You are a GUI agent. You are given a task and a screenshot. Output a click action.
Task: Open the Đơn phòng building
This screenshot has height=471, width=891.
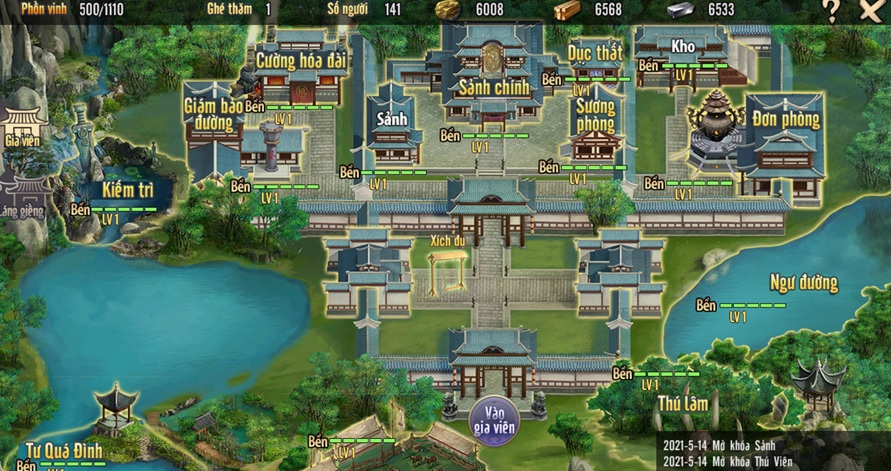pos(786,120)
